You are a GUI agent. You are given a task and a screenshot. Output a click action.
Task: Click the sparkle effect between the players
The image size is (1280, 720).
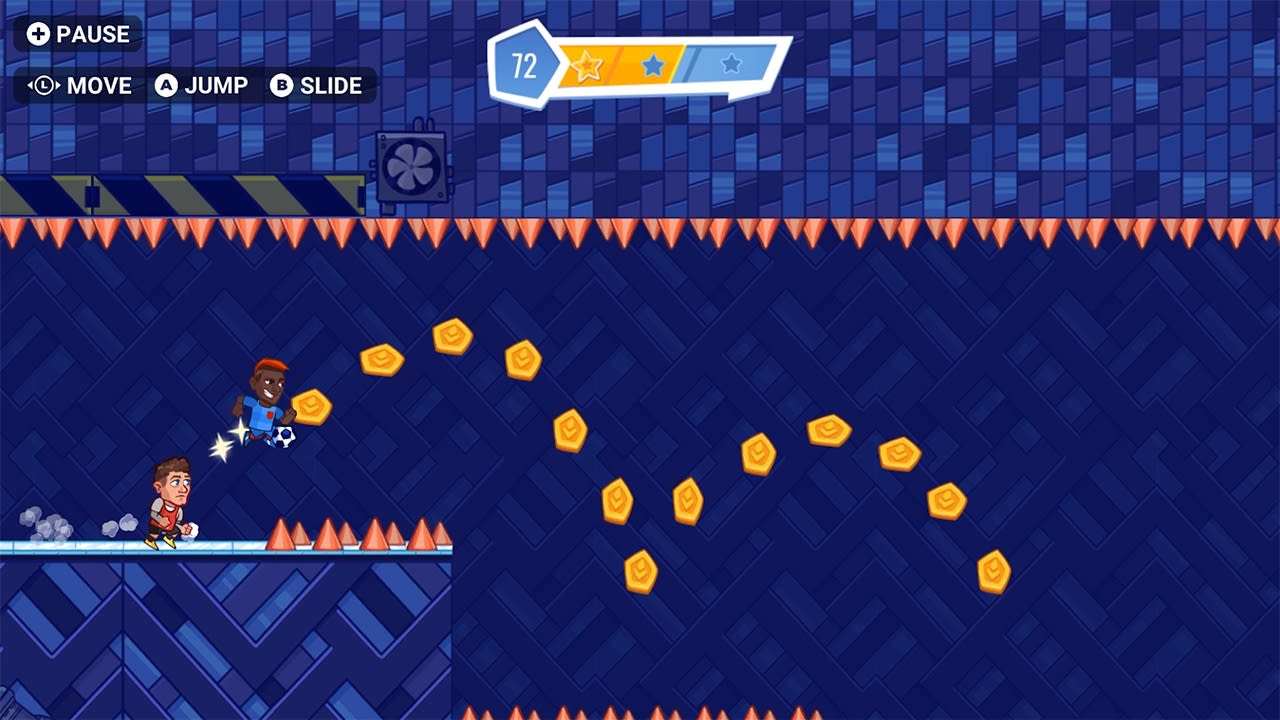(x=228, y=442)
